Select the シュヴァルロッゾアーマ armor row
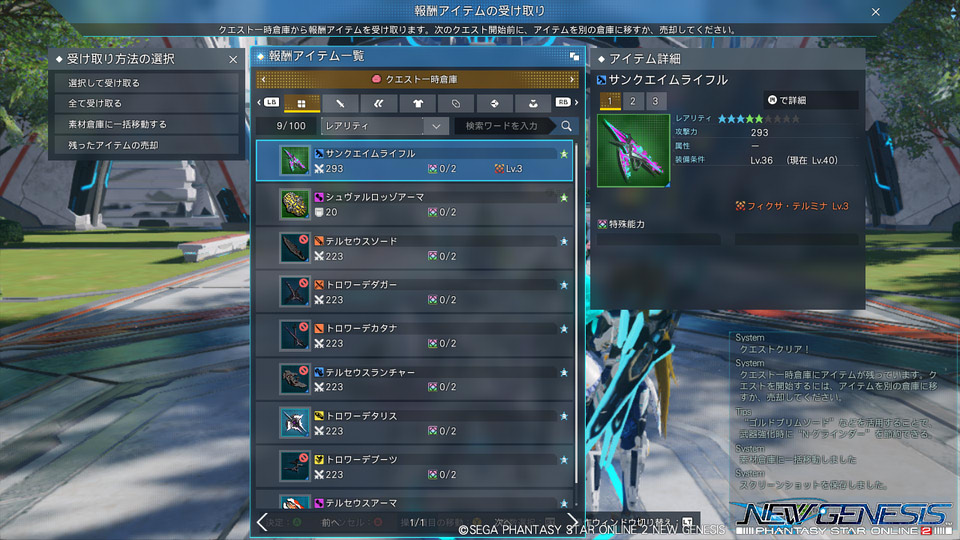The image size is (960, 540). pyautogui.click(x=415, y=205)
